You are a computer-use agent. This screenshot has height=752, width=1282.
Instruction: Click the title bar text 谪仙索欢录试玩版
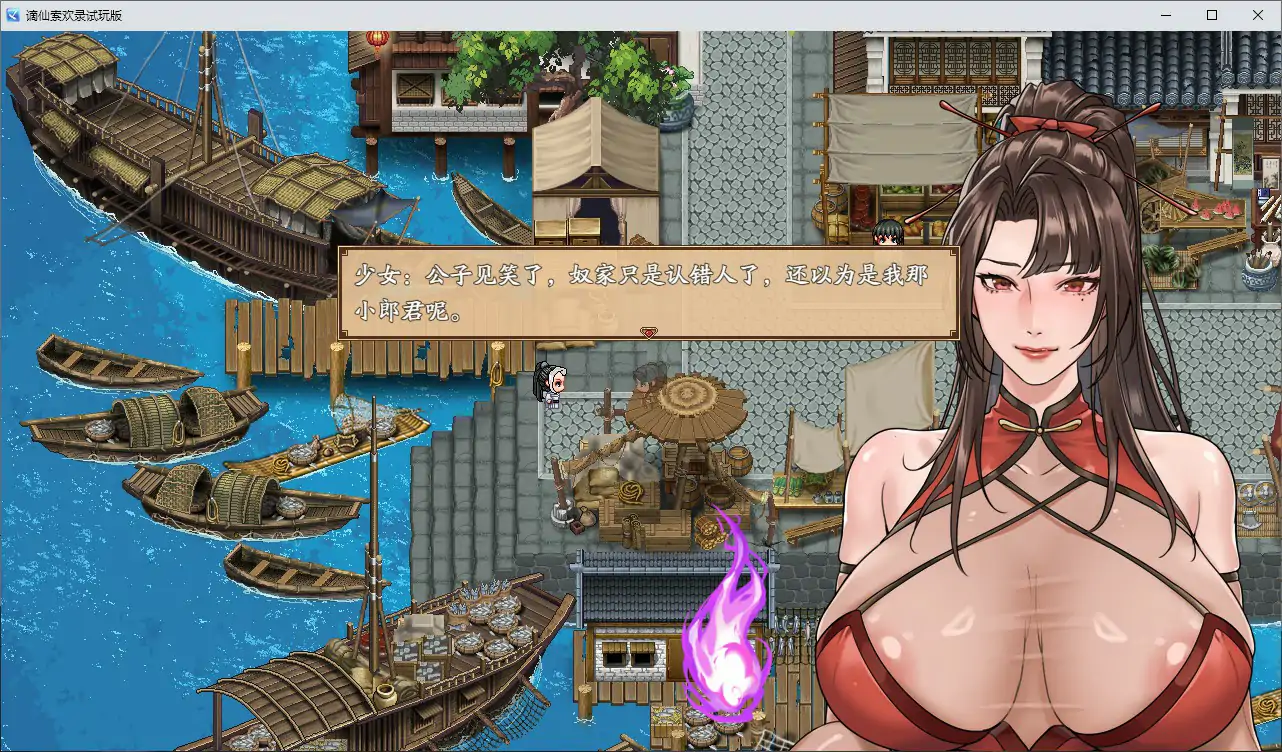[75, 14]
